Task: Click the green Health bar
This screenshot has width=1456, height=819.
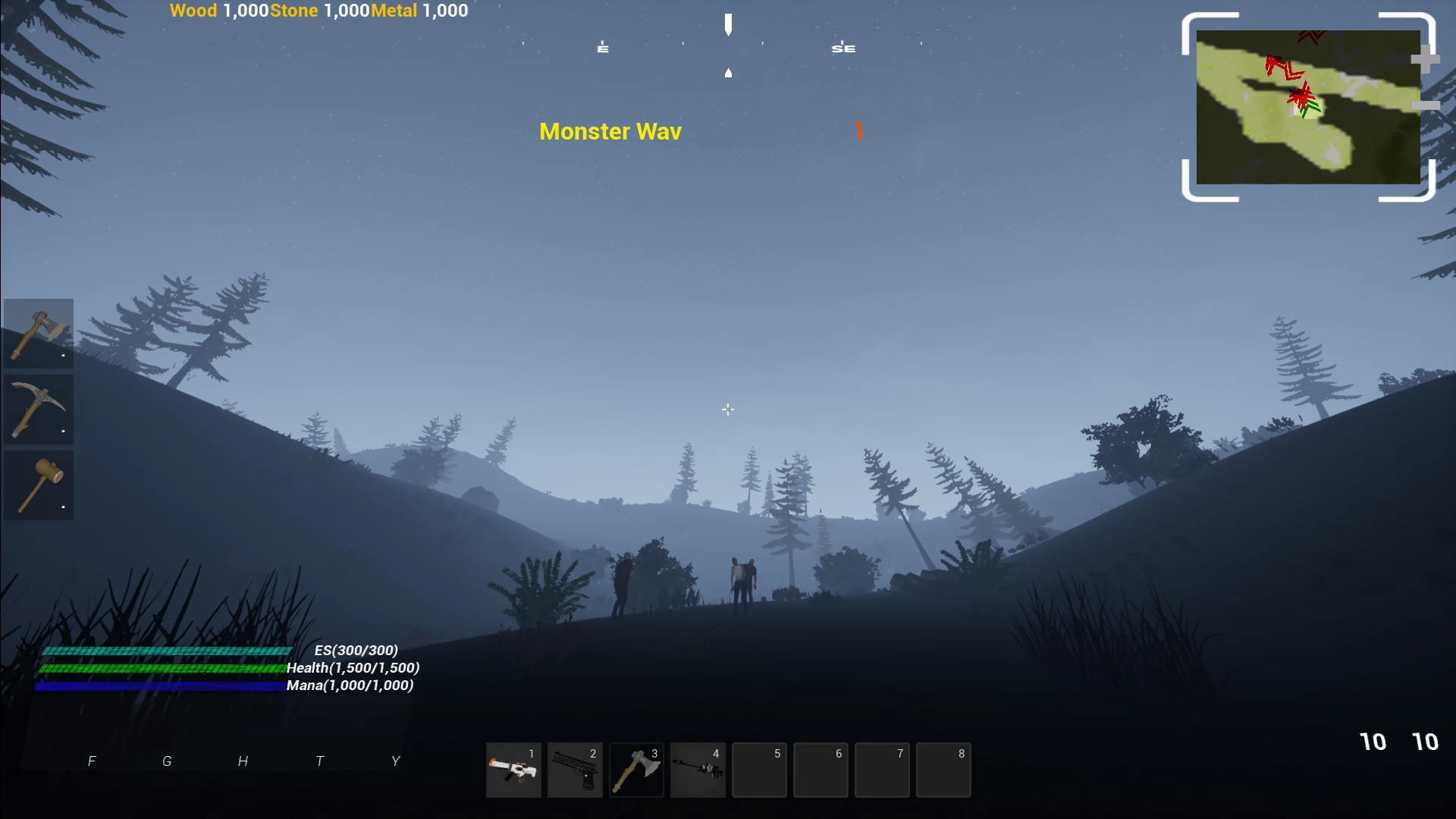Action: (x=163, y=669)
